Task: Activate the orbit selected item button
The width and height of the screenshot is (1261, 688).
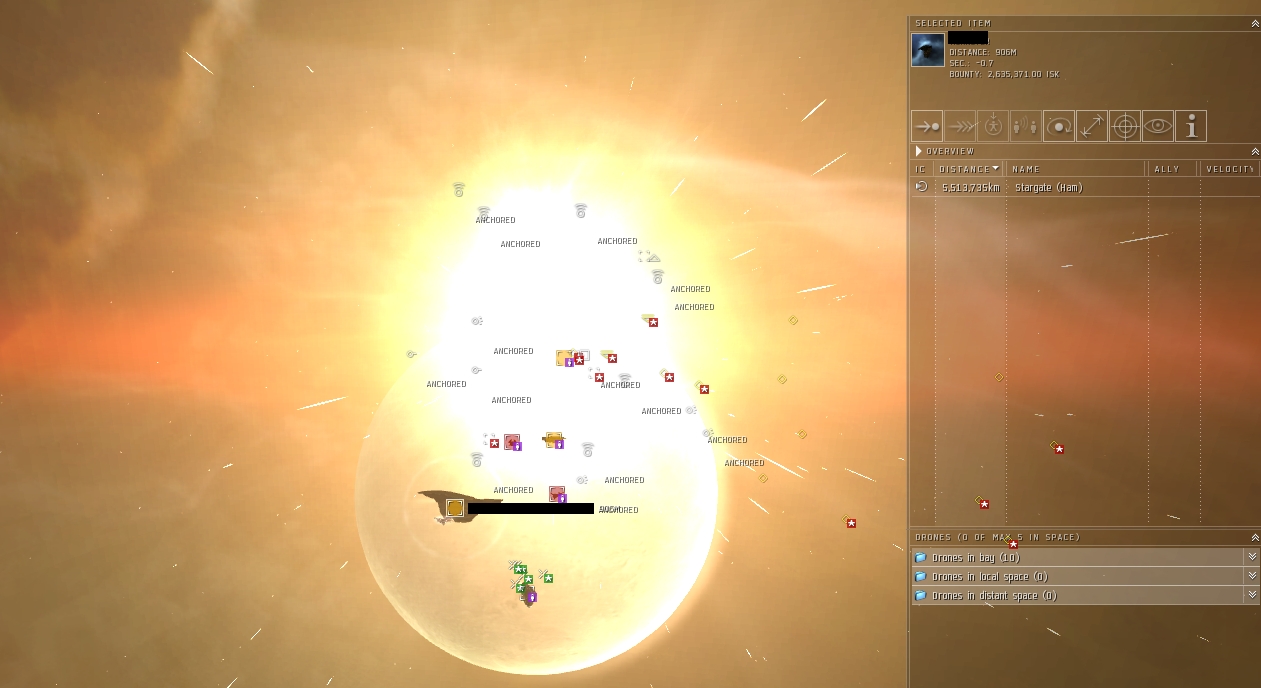Action: [1059, 126]
